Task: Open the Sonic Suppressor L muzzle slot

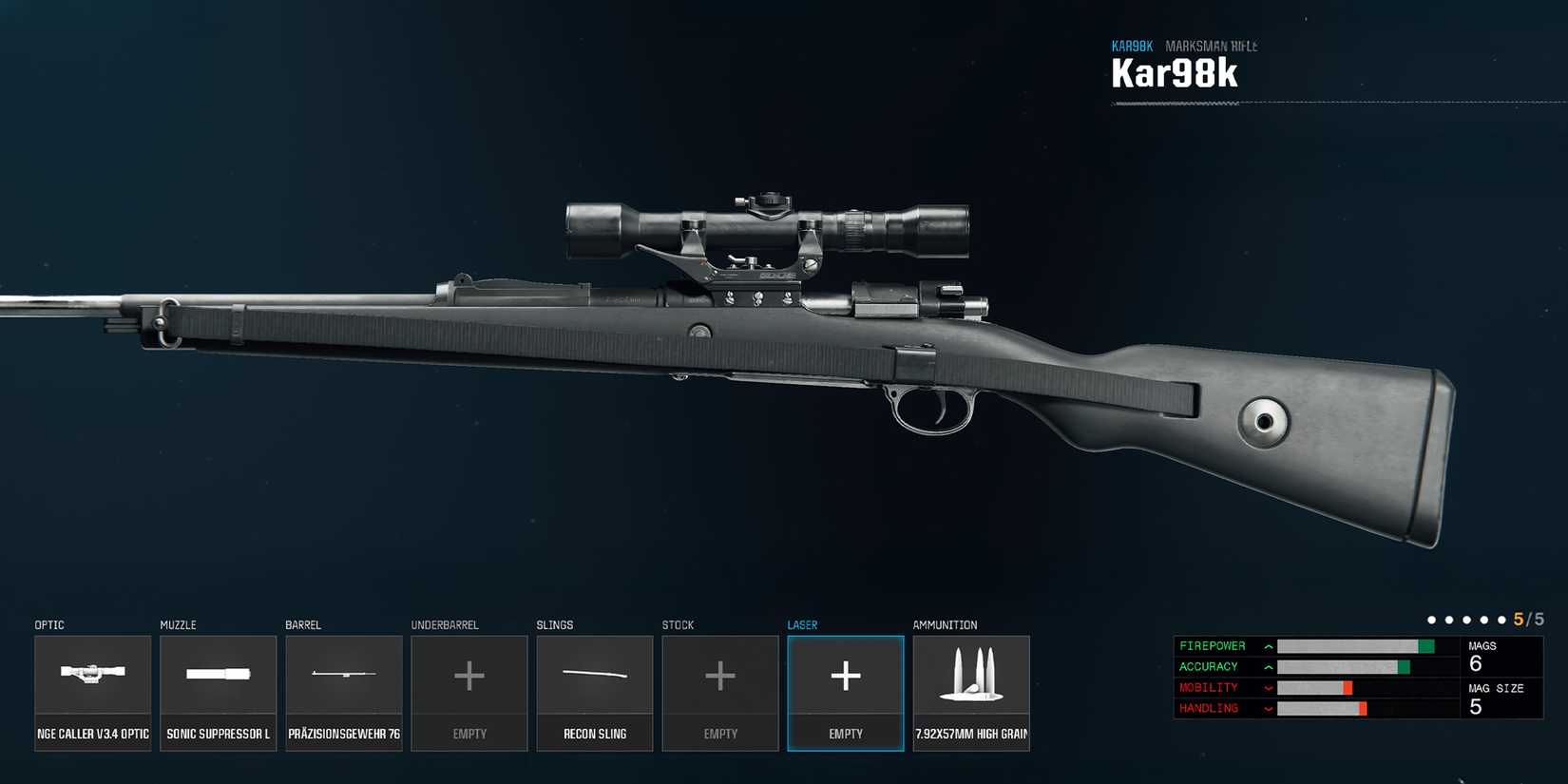Action: (218, 677)
